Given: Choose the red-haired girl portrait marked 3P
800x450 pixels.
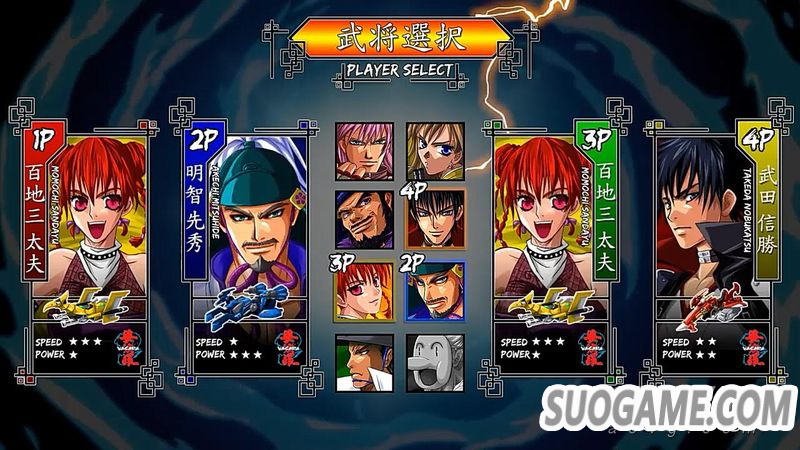Looking at the screenshot, I should click(x=364, y=291).
